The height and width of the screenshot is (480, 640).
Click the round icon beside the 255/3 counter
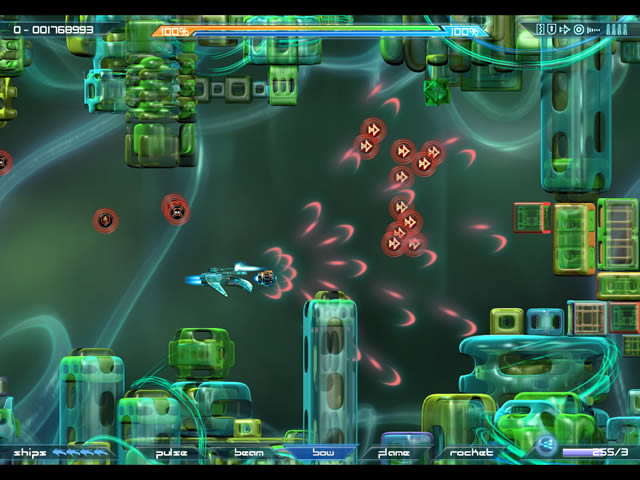(x=546, y=447)
